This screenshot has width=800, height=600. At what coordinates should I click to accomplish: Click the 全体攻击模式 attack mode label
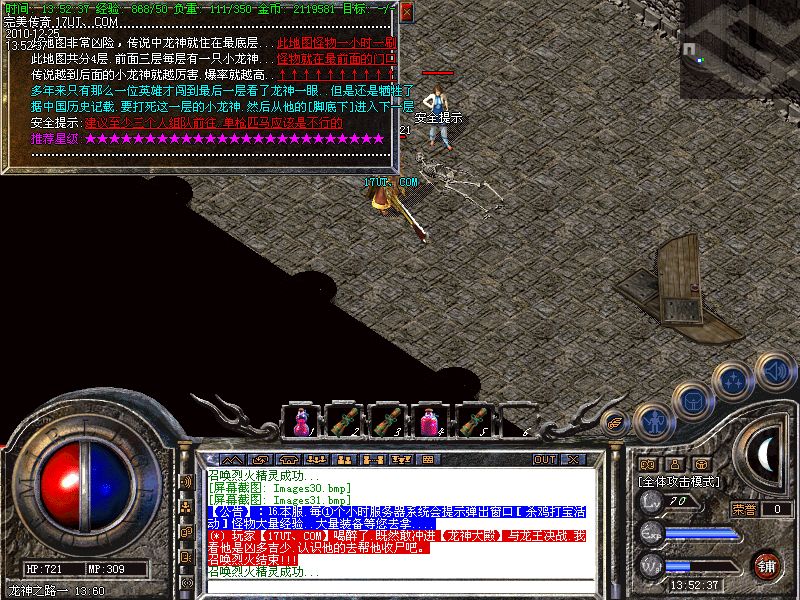679,481
